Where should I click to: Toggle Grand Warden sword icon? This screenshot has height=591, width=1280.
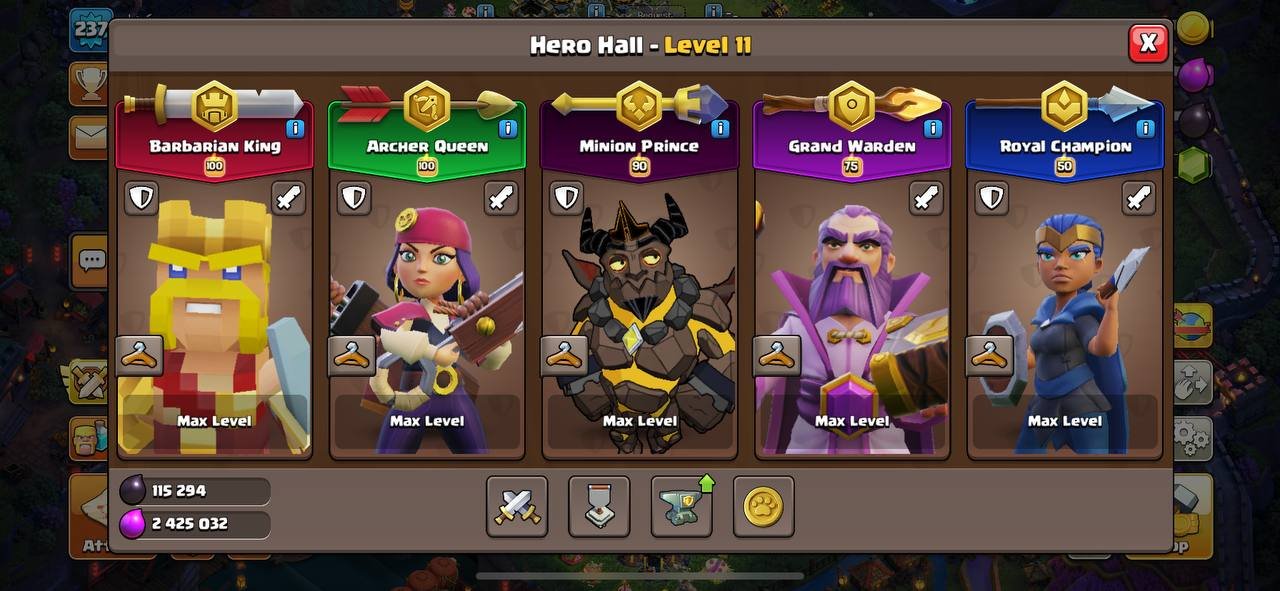(x=926, y=198)
